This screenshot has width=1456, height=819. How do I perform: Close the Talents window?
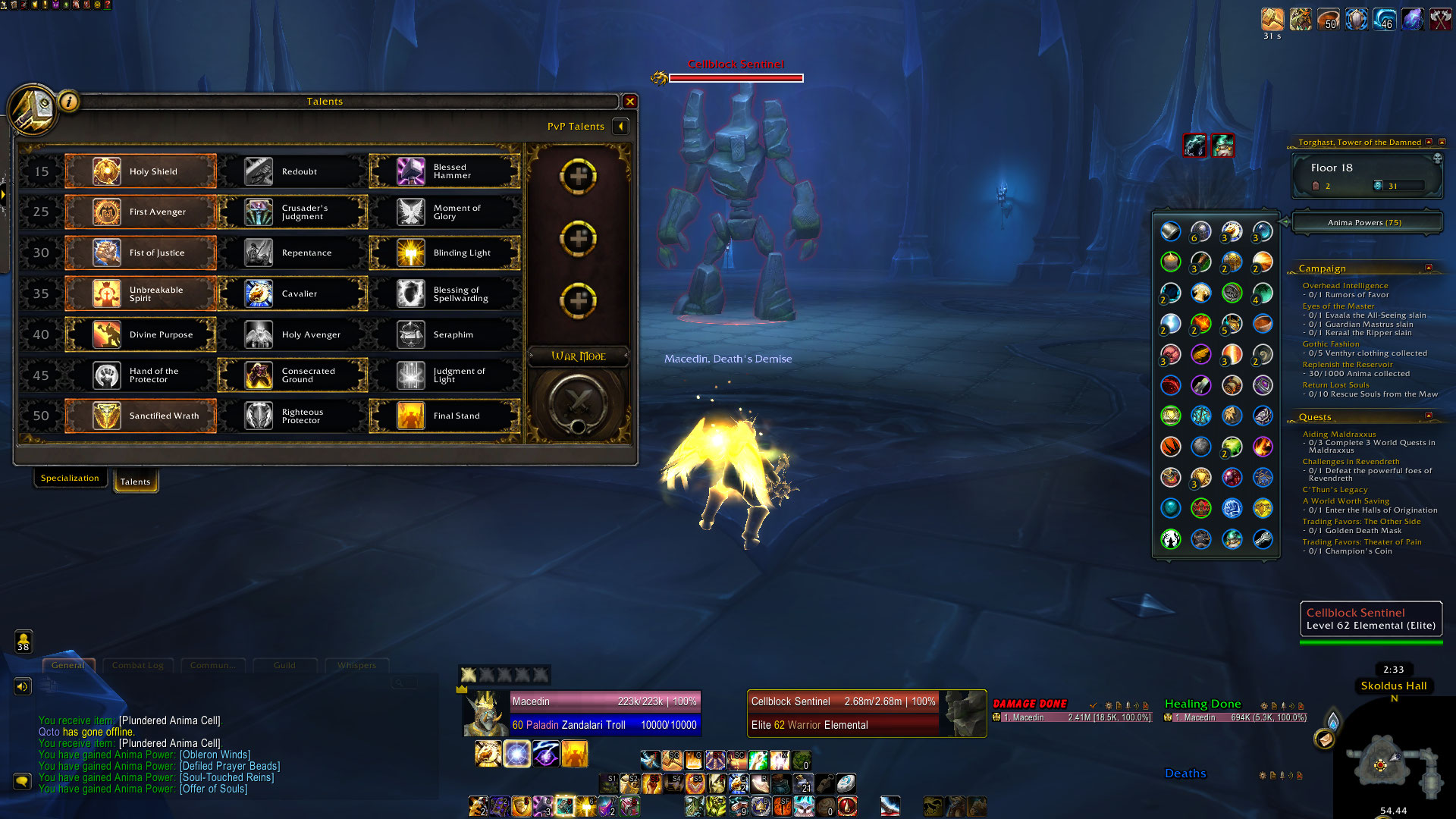tap(629, 102)
